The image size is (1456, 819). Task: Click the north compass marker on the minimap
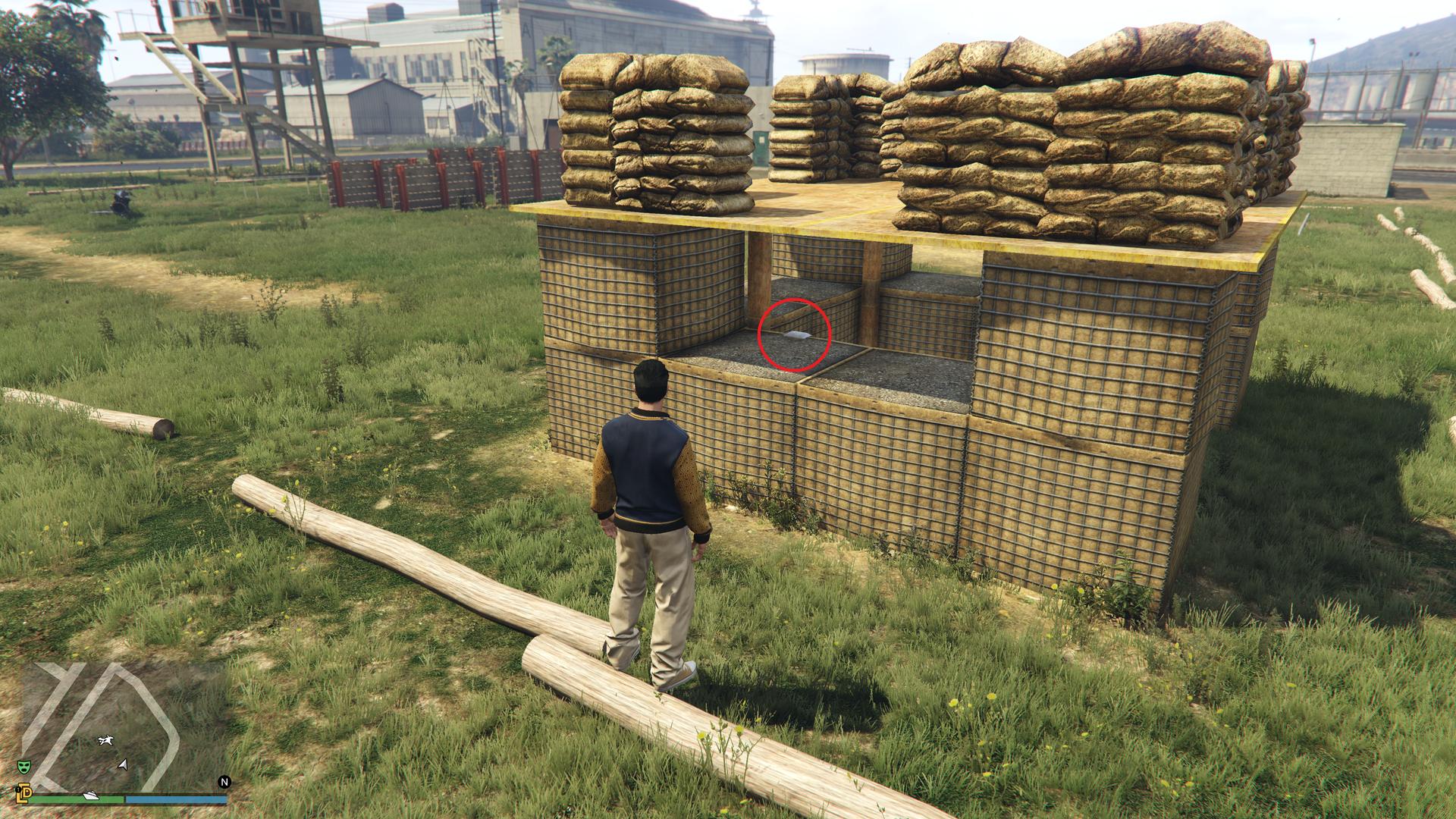coord(224,782)
